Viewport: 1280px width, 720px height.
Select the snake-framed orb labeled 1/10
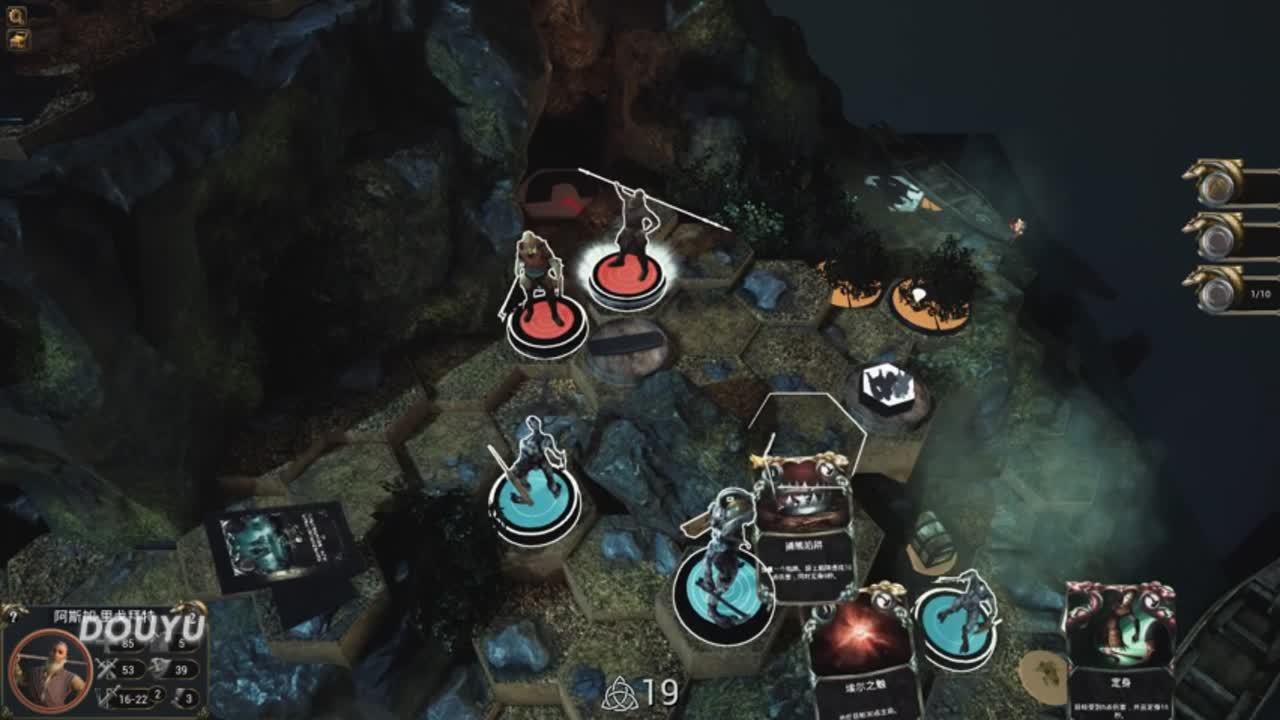[x=1217, y=292]
